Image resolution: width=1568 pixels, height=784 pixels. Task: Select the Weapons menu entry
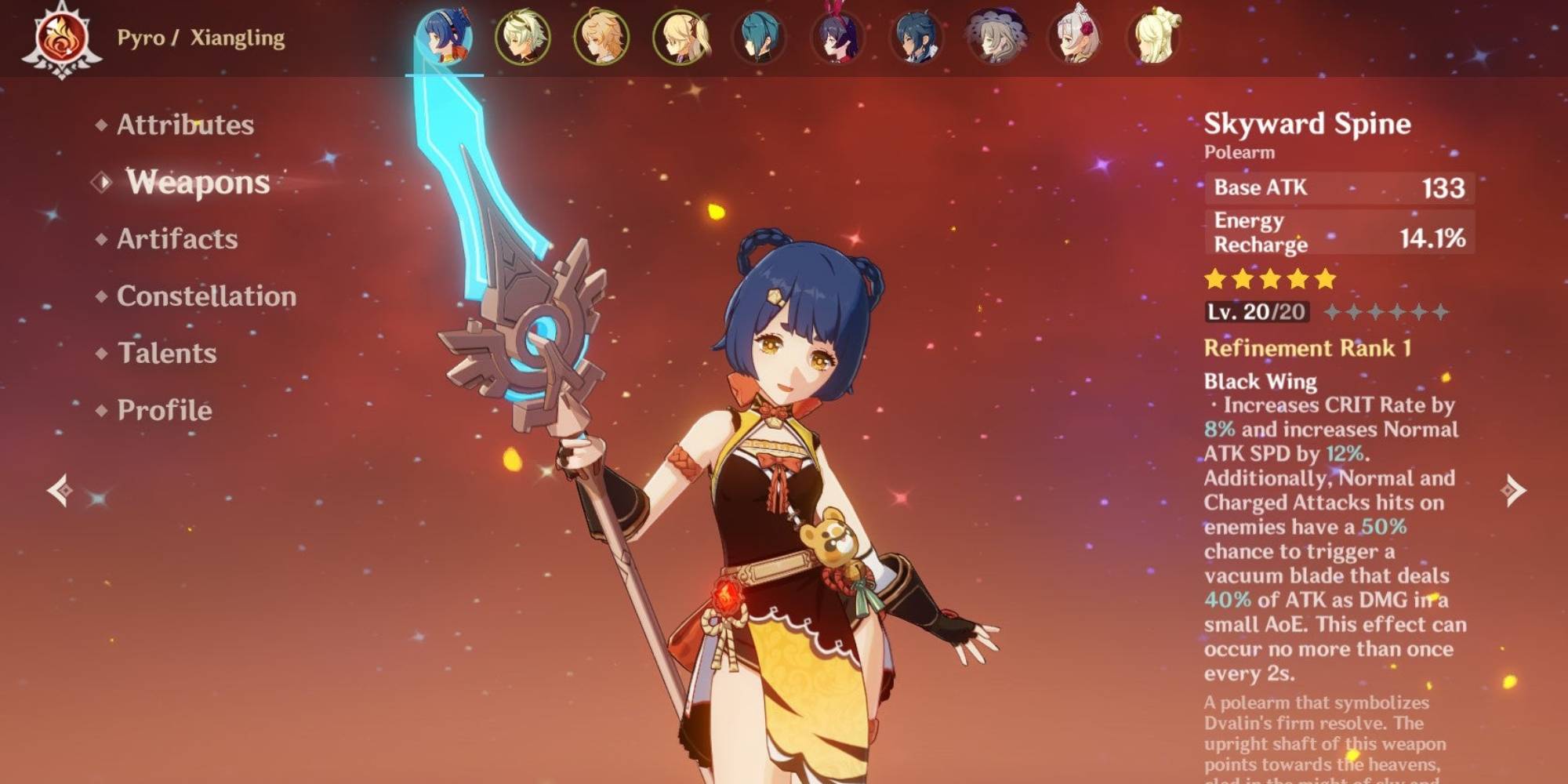[x=198, y=182]
